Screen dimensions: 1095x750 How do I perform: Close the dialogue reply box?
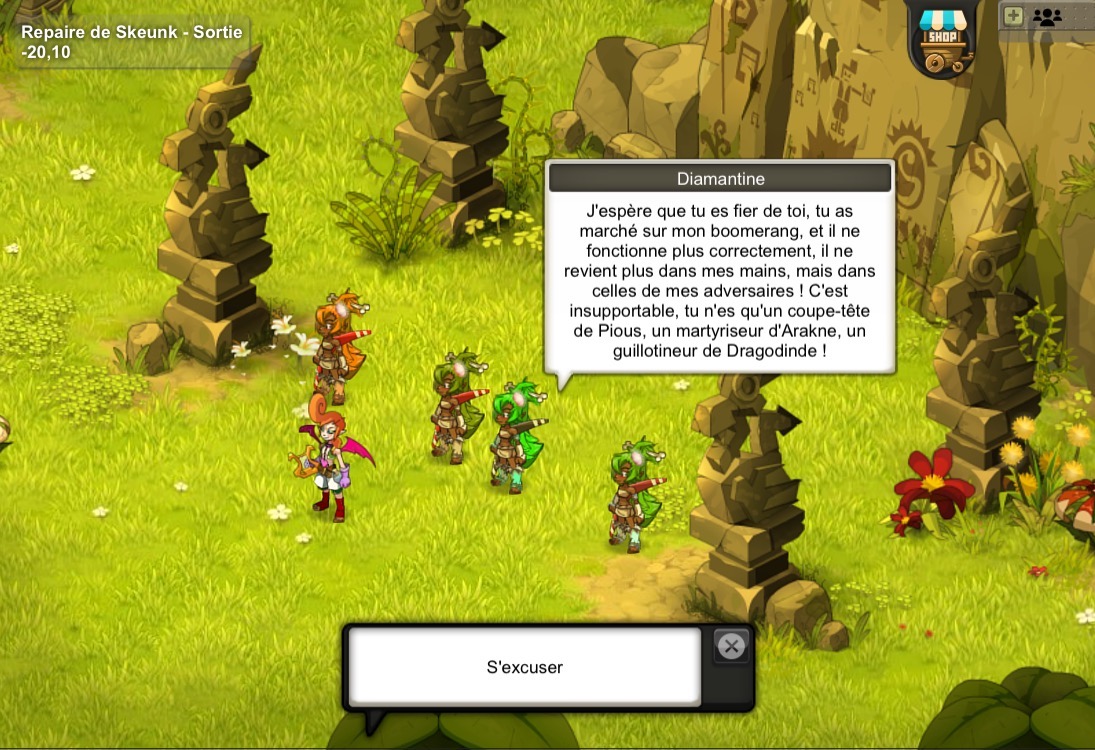tap(731, 647)
